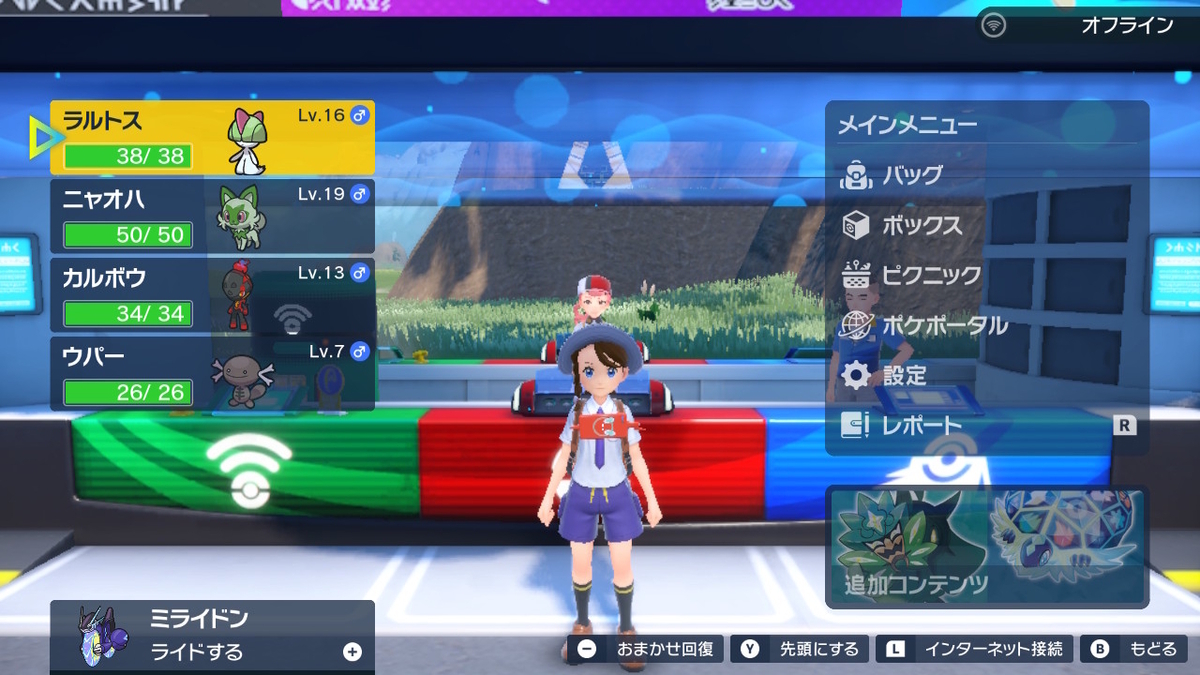
Task: Open the 追加コンテンツ banner
Action: tap(986, 547)
